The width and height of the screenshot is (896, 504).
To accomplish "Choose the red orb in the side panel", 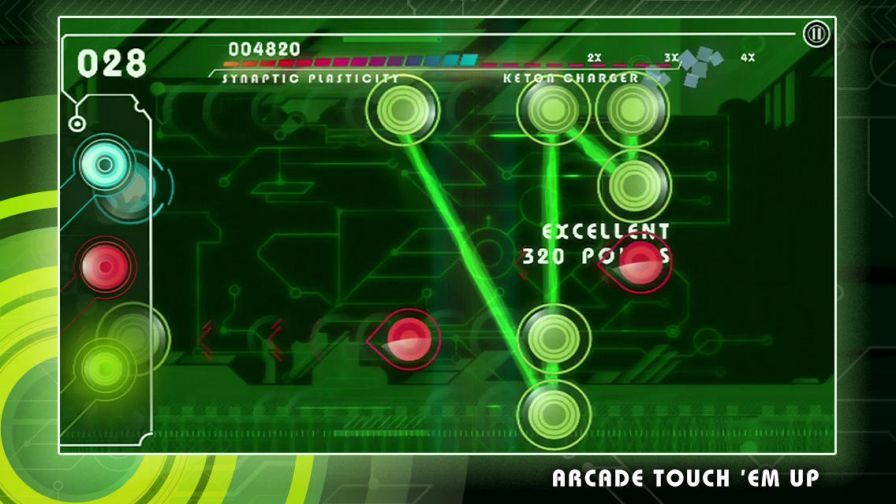I will [x=105, y=265].
